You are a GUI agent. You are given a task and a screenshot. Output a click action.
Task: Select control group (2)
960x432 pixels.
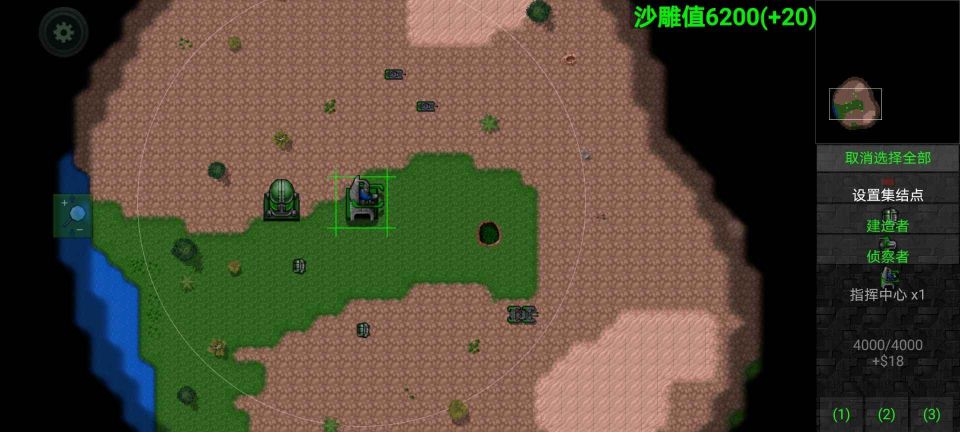[887, 414]
